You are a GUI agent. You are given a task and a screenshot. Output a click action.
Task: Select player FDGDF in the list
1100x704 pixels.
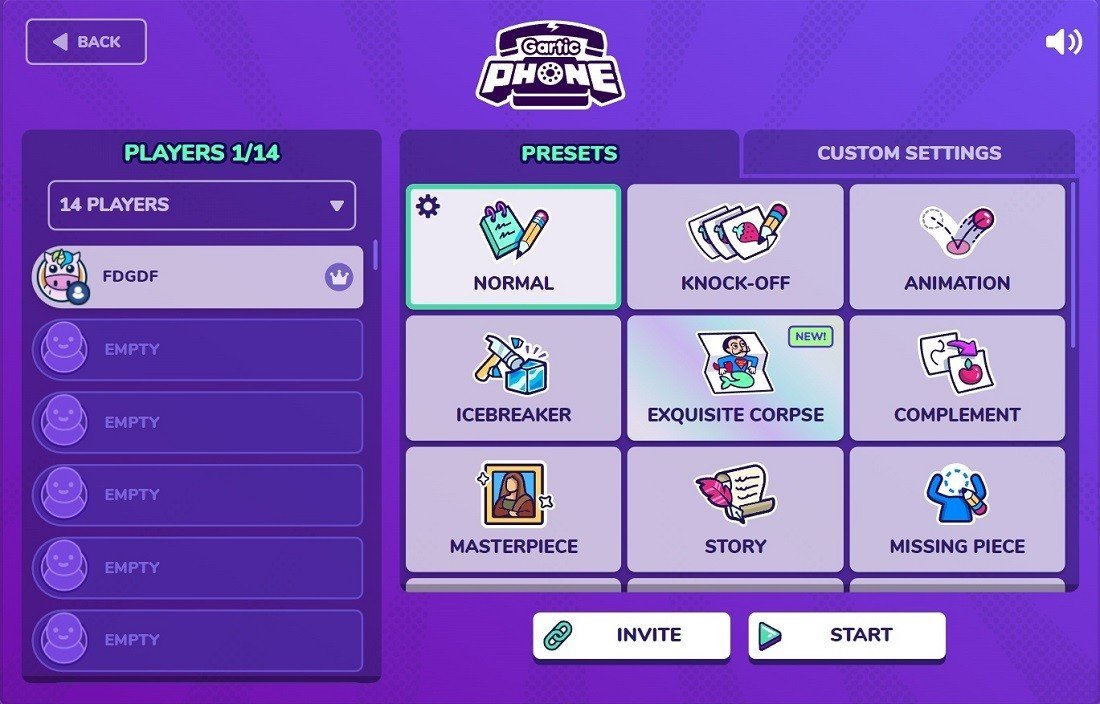198,277
